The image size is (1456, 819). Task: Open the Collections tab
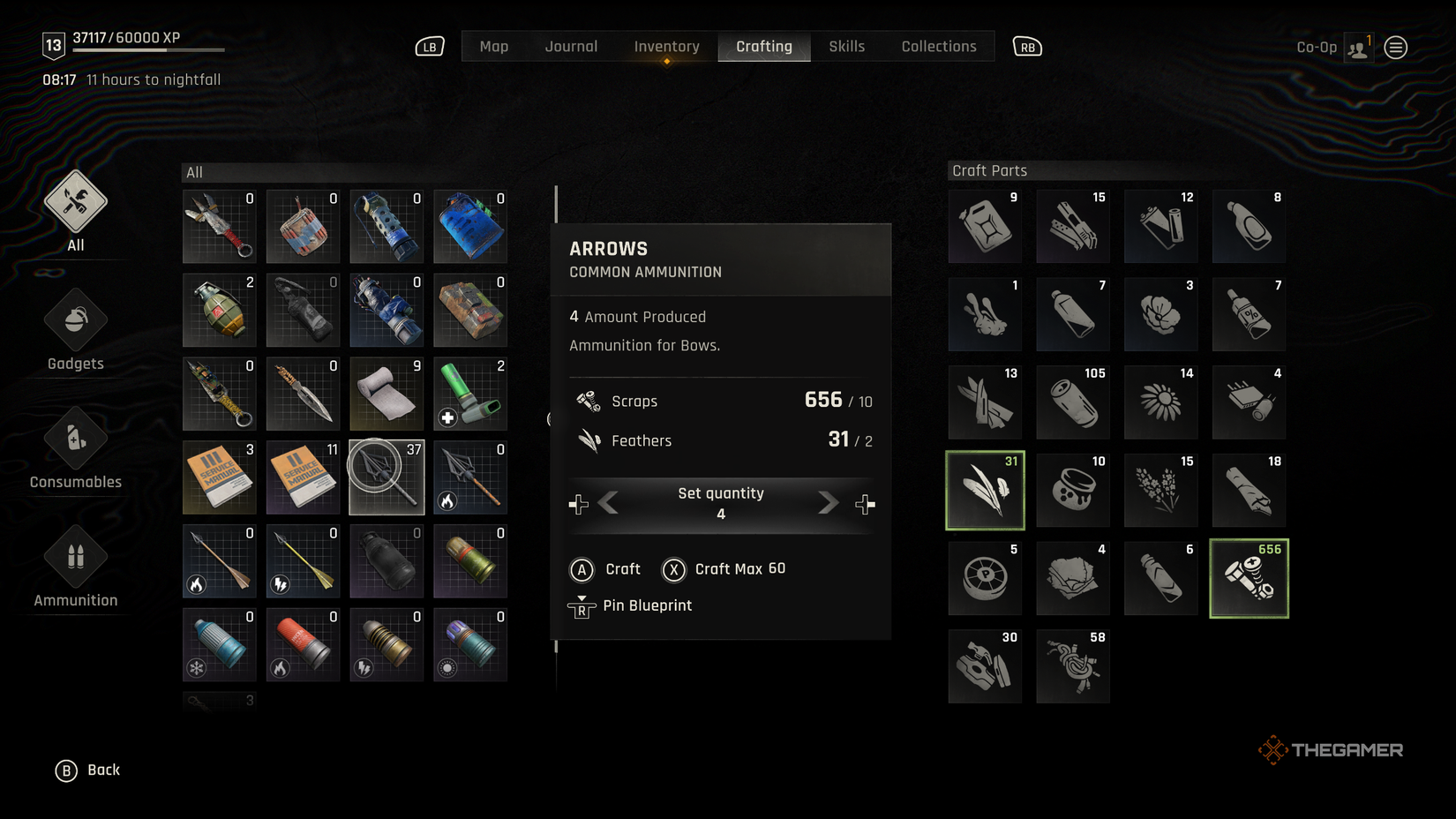[938, 46]
